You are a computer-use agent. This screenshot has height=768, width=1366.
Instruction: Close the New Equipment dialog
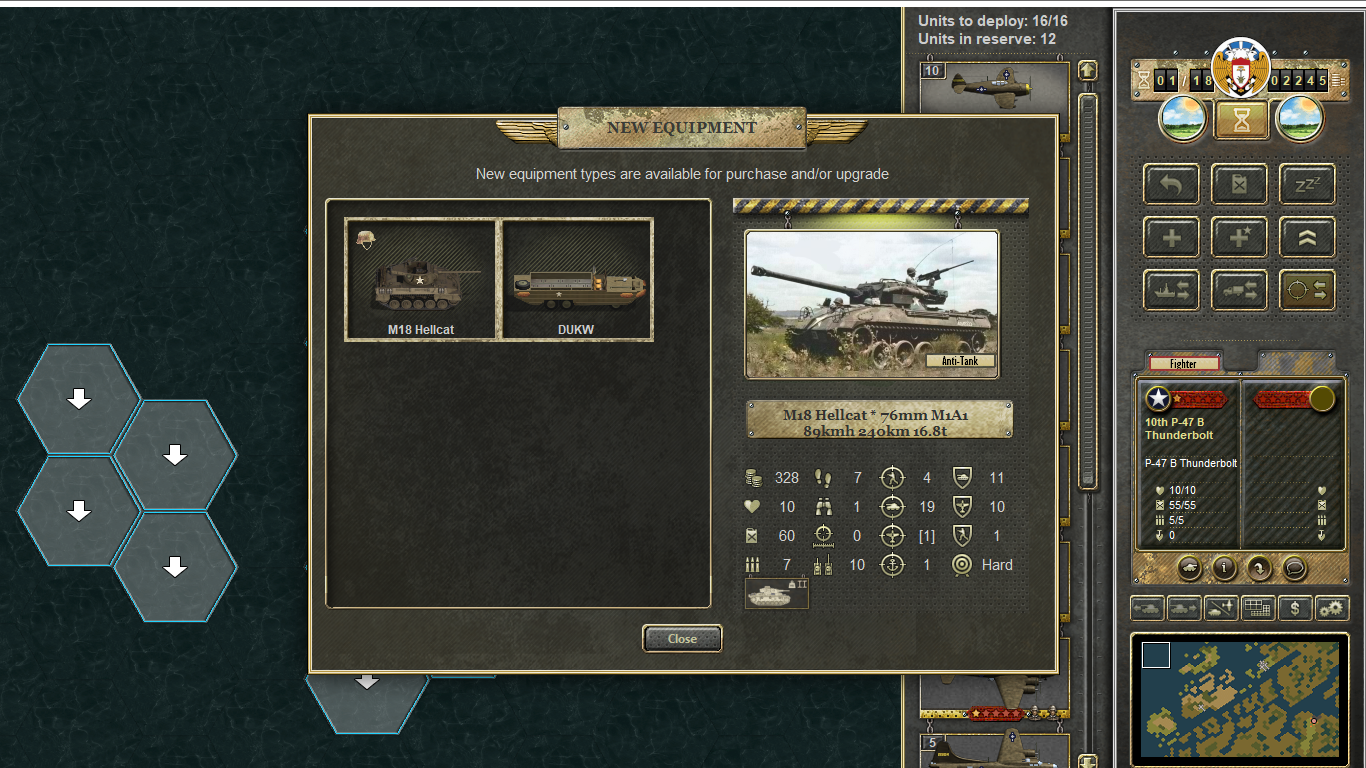(682, 638)
